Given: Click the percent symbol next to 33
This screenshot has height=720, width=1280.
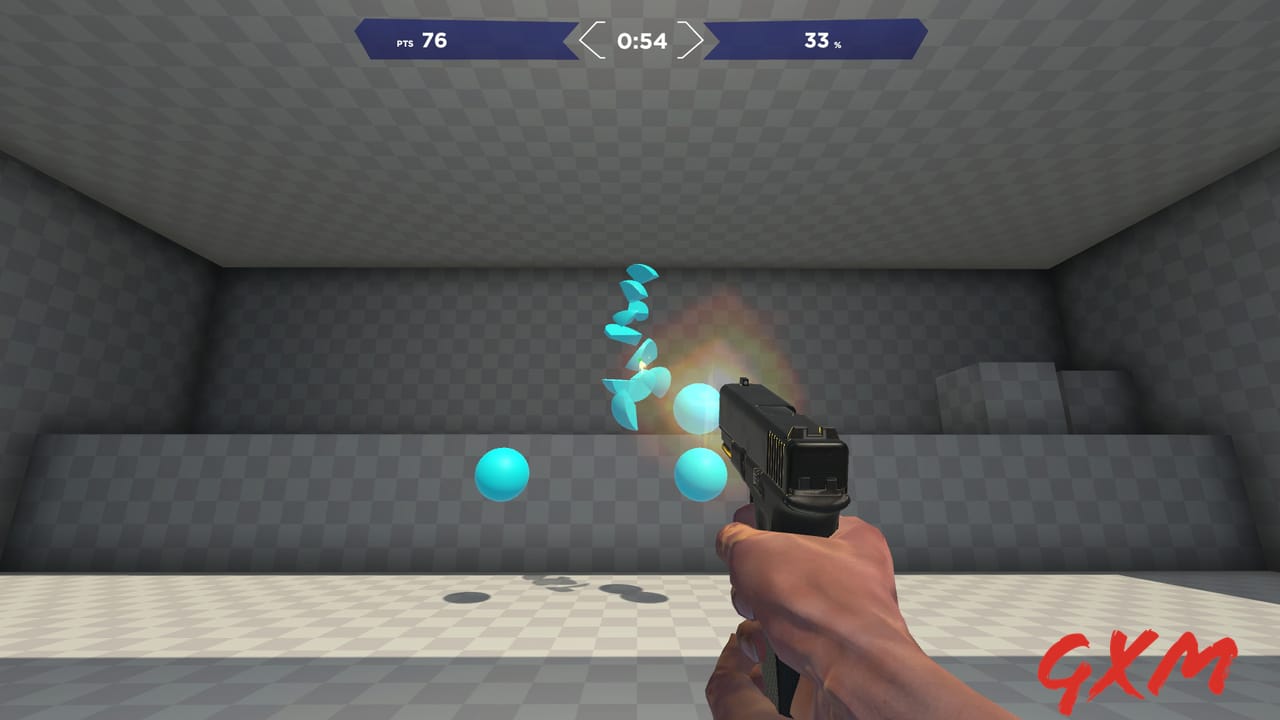Looking at the screenshot, I should [837, 46].
